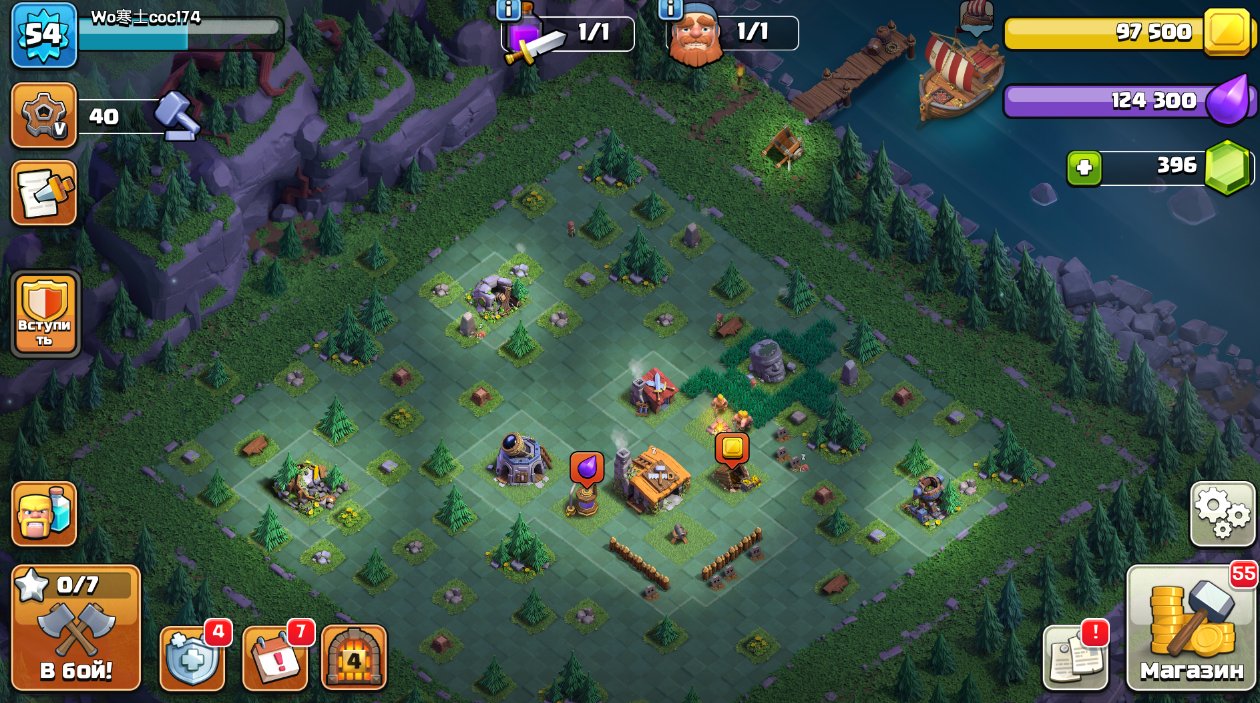Open the notes and pencil layout button

[44, 192]
